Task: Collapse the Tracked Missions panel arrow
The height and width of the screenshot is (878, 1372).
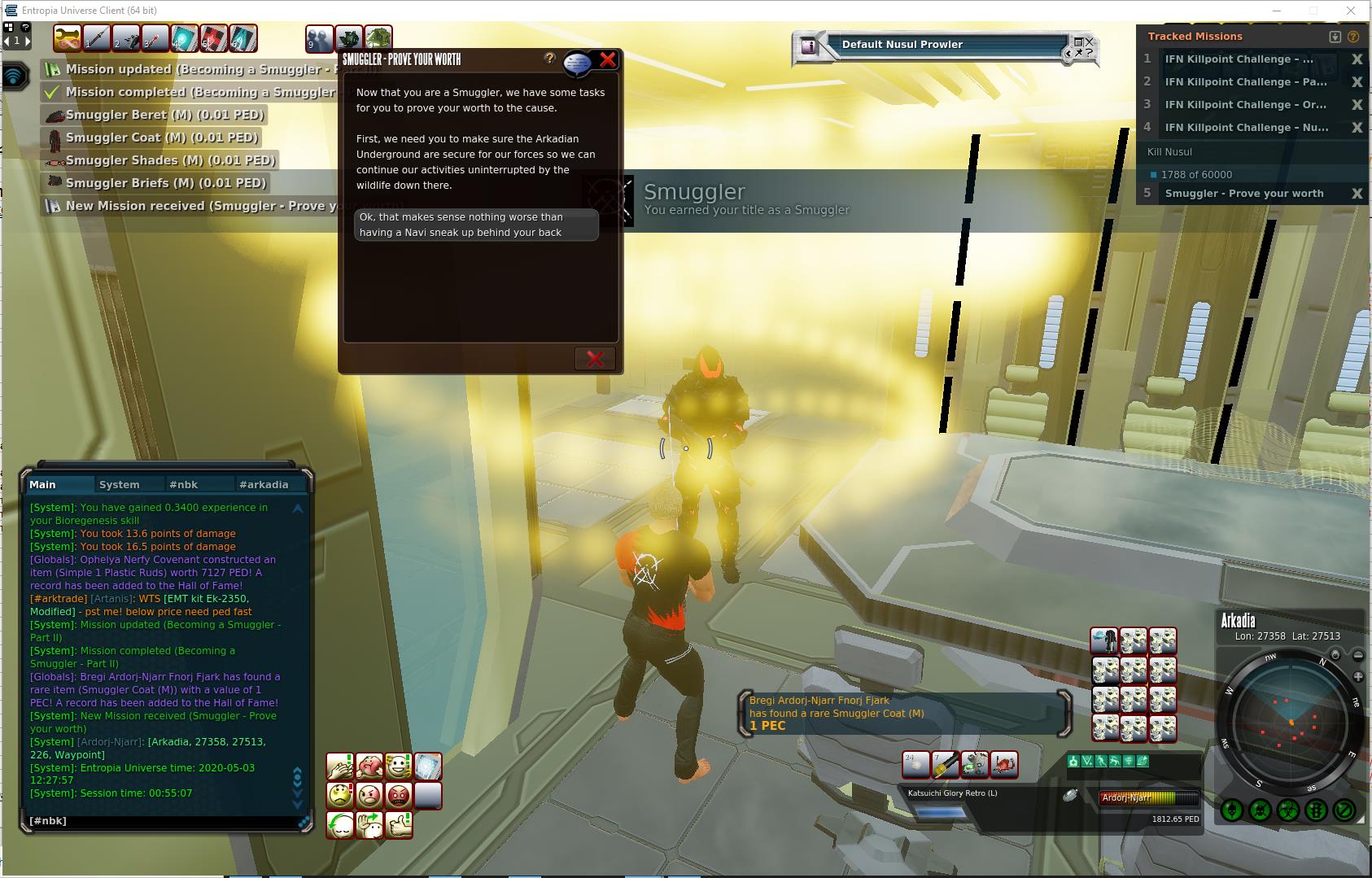Action: [1335, 37]
